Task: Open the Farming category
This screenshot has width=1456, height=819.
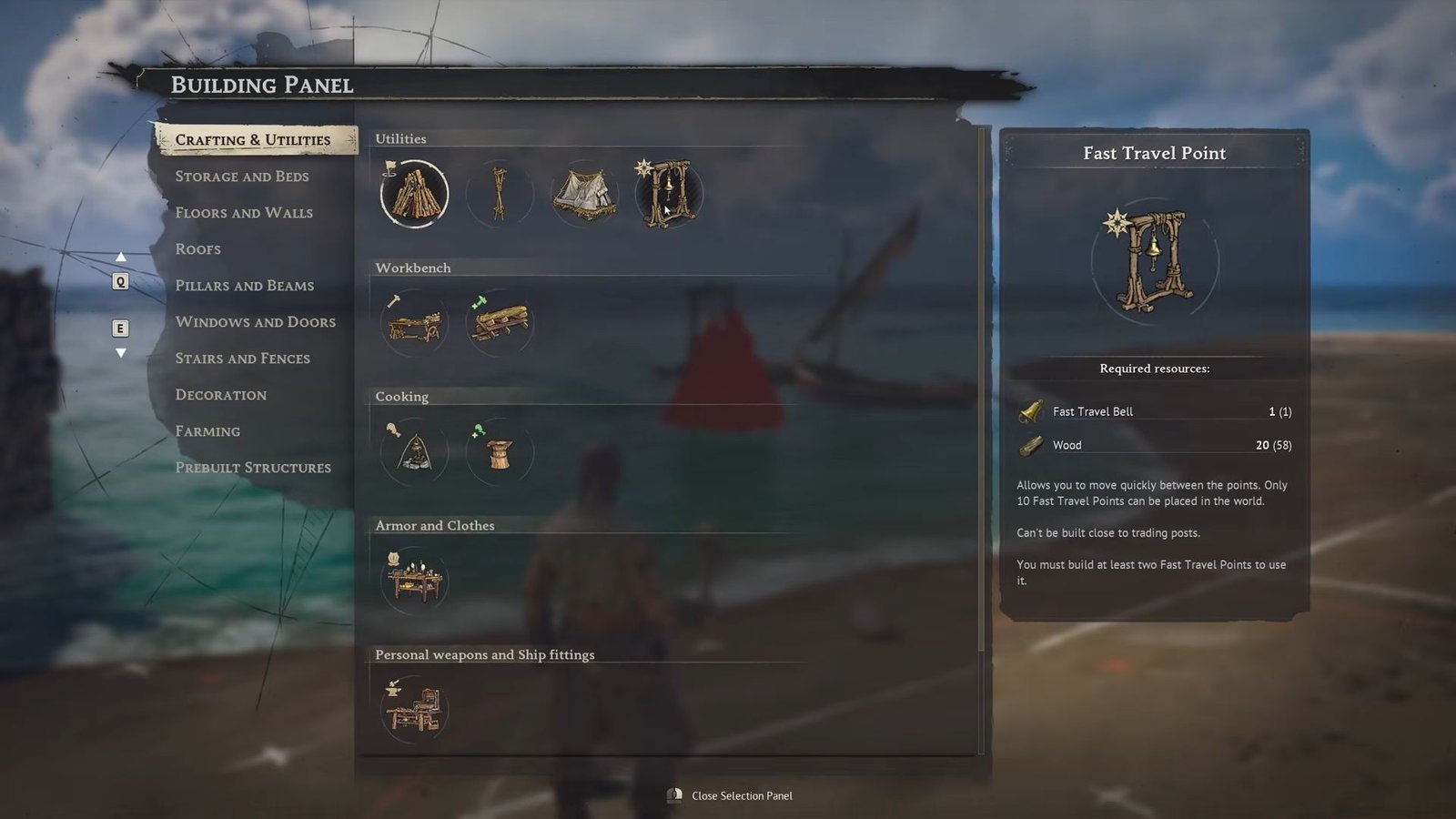Action: click(208, 431)
